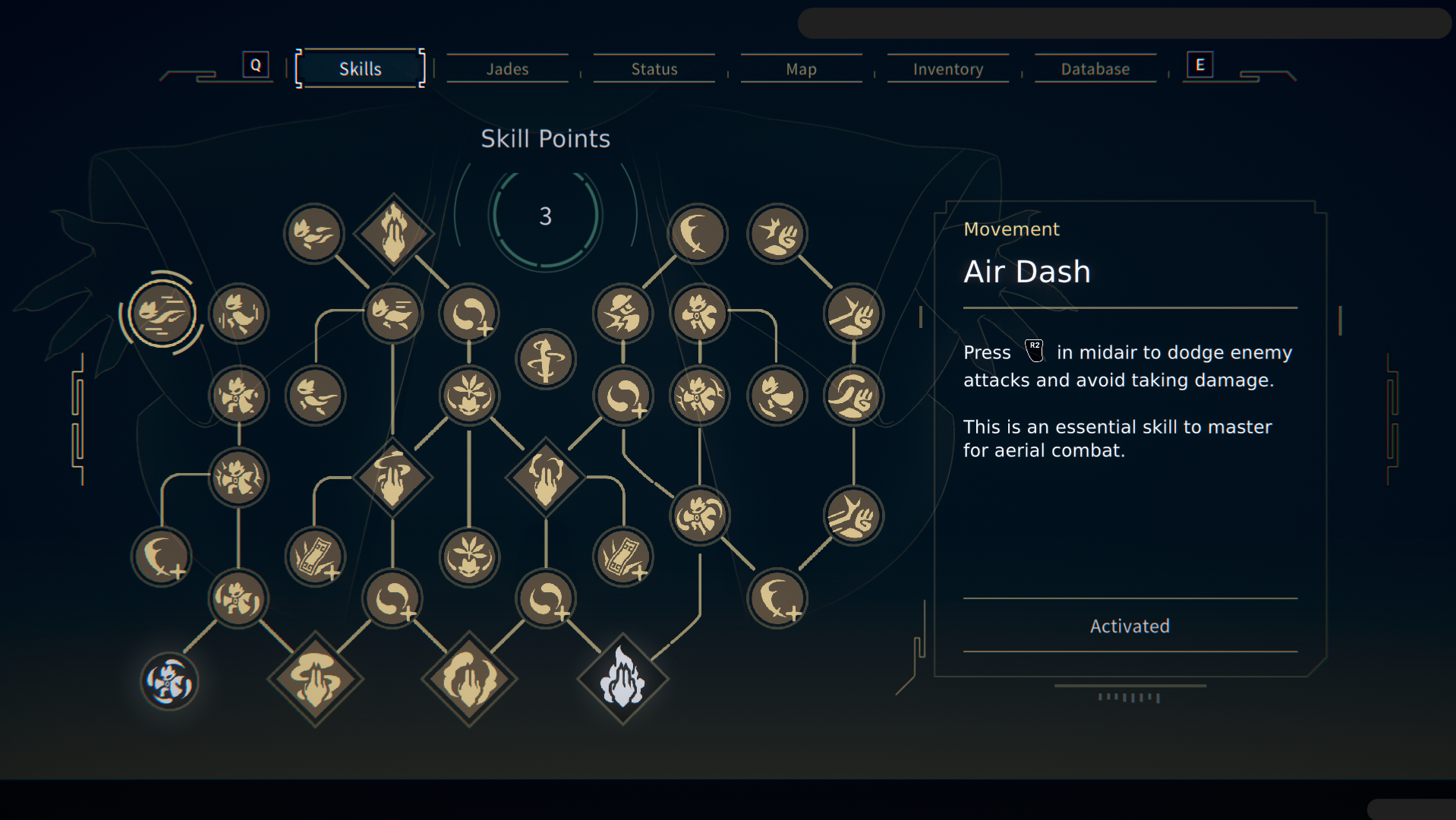Select the blue-white pinwheel skill node

coord(169,681)
